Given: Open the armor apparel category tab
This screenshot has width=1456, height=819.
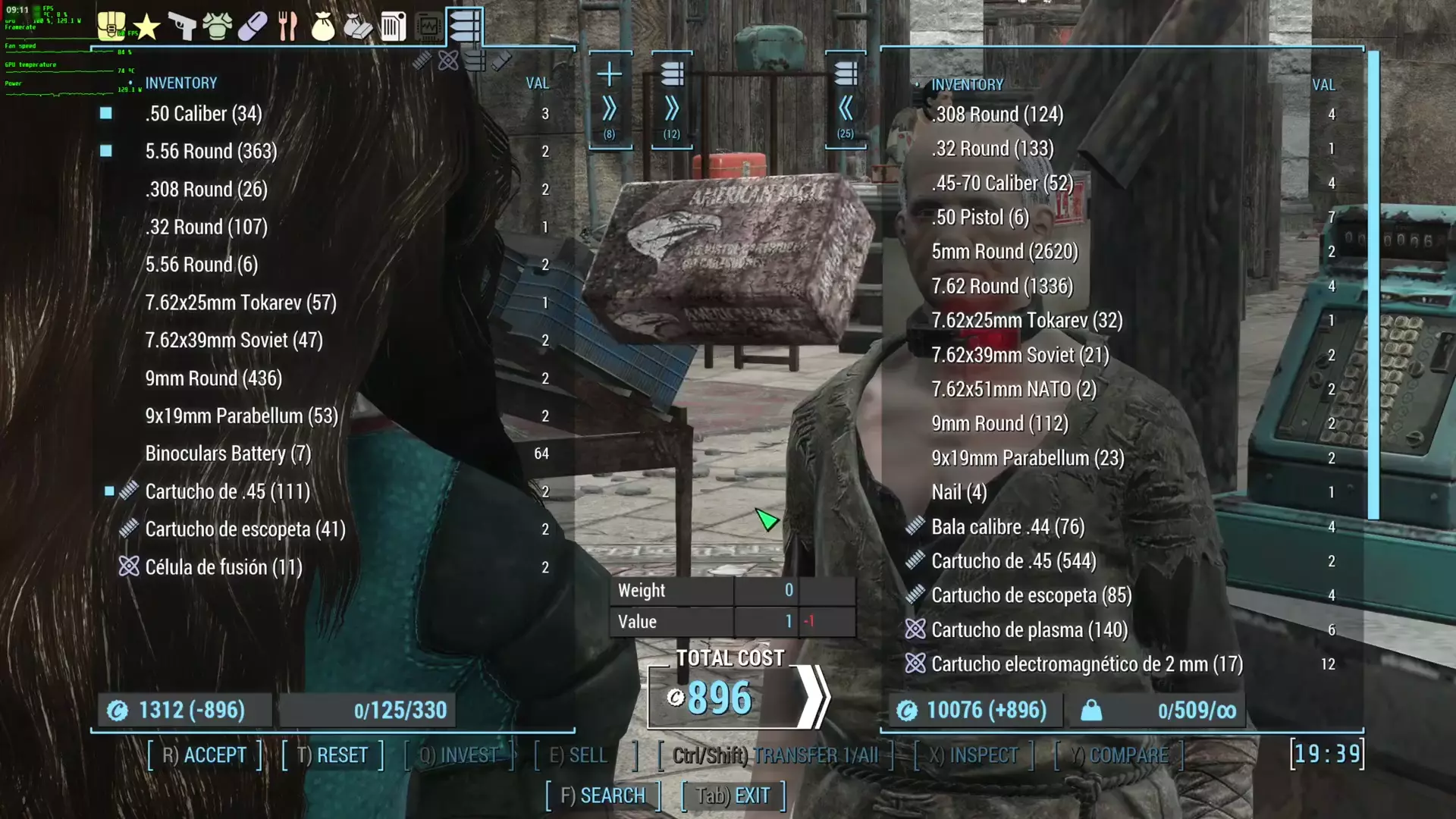Looking at the screenshot, I should [x=217, y=27].
